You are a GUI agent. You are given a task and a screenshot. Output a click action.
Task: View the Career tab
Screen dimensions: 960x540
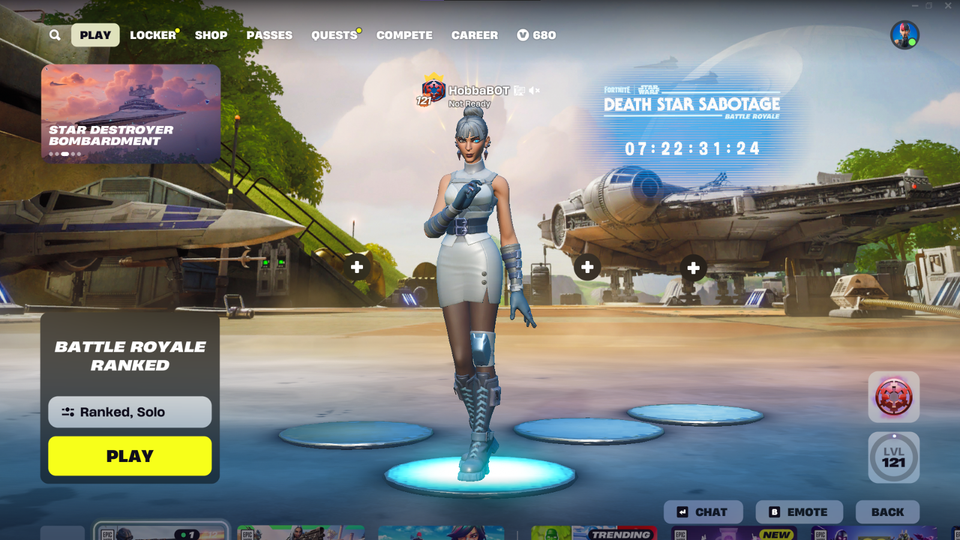pyautogui.click(x=474, y=35)
